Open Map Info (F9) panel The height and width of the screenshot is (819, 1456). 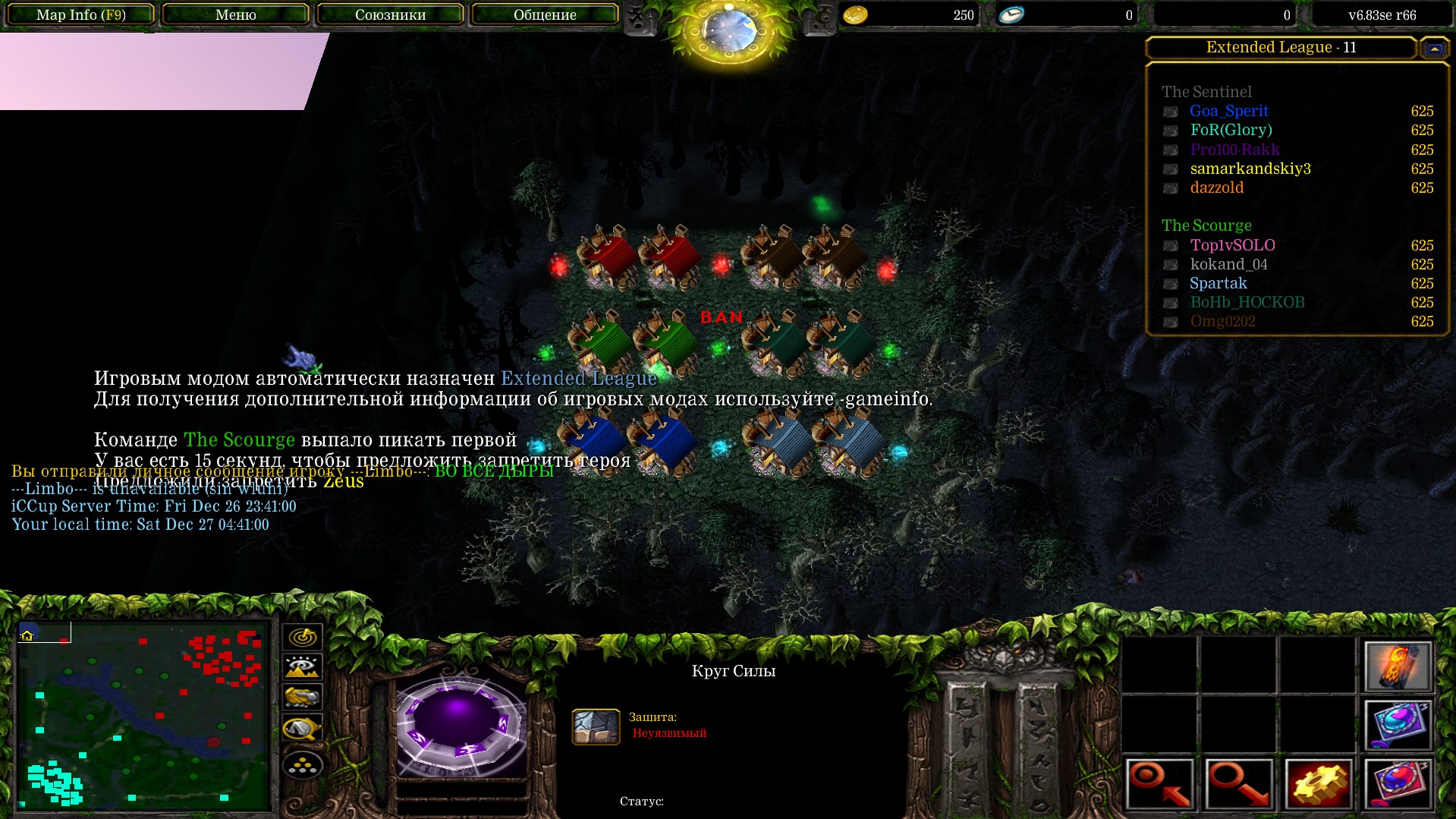click(80, 15)
